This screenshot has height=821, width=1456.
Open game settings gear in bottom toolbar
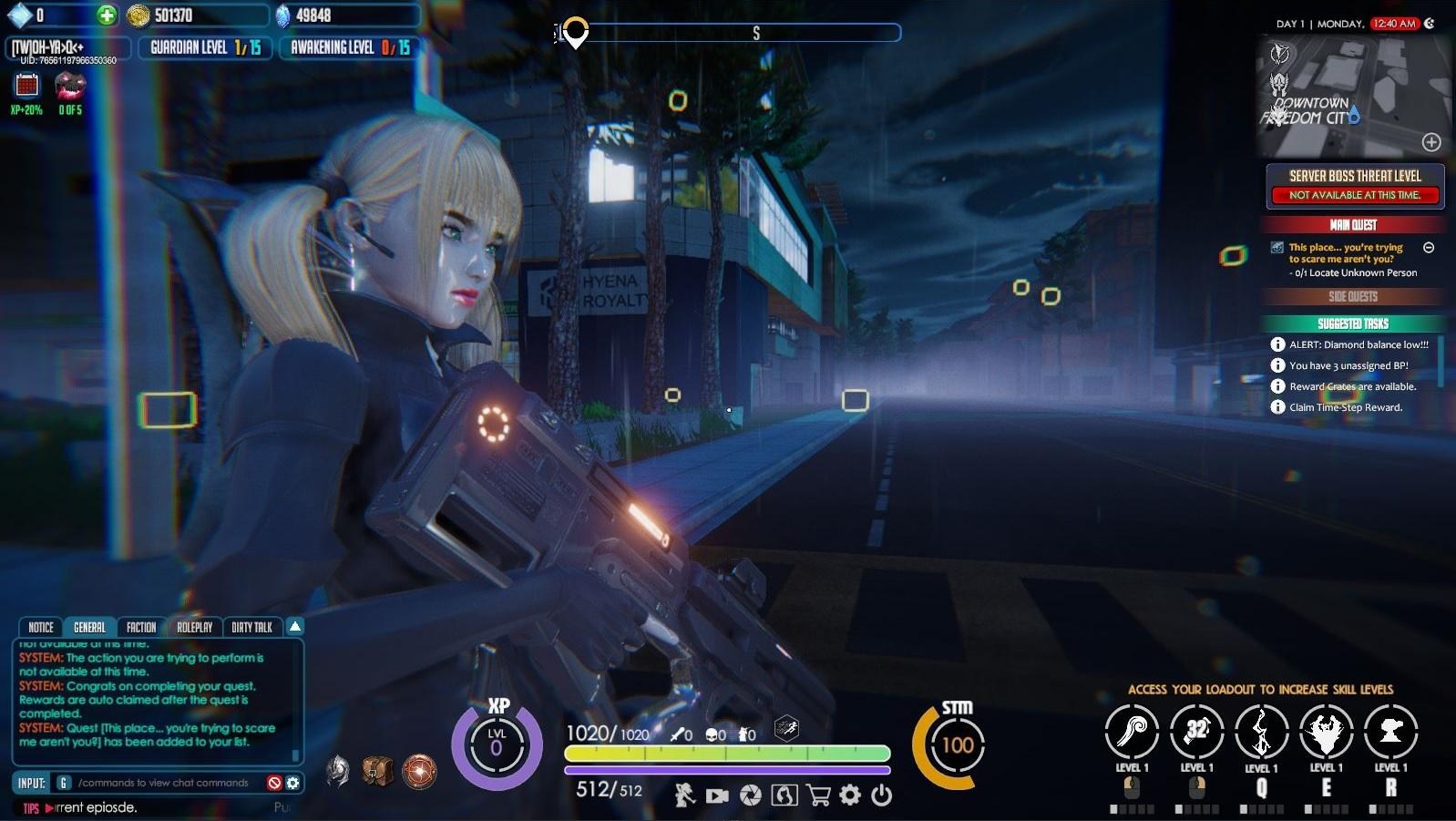[x=849, y=795]
